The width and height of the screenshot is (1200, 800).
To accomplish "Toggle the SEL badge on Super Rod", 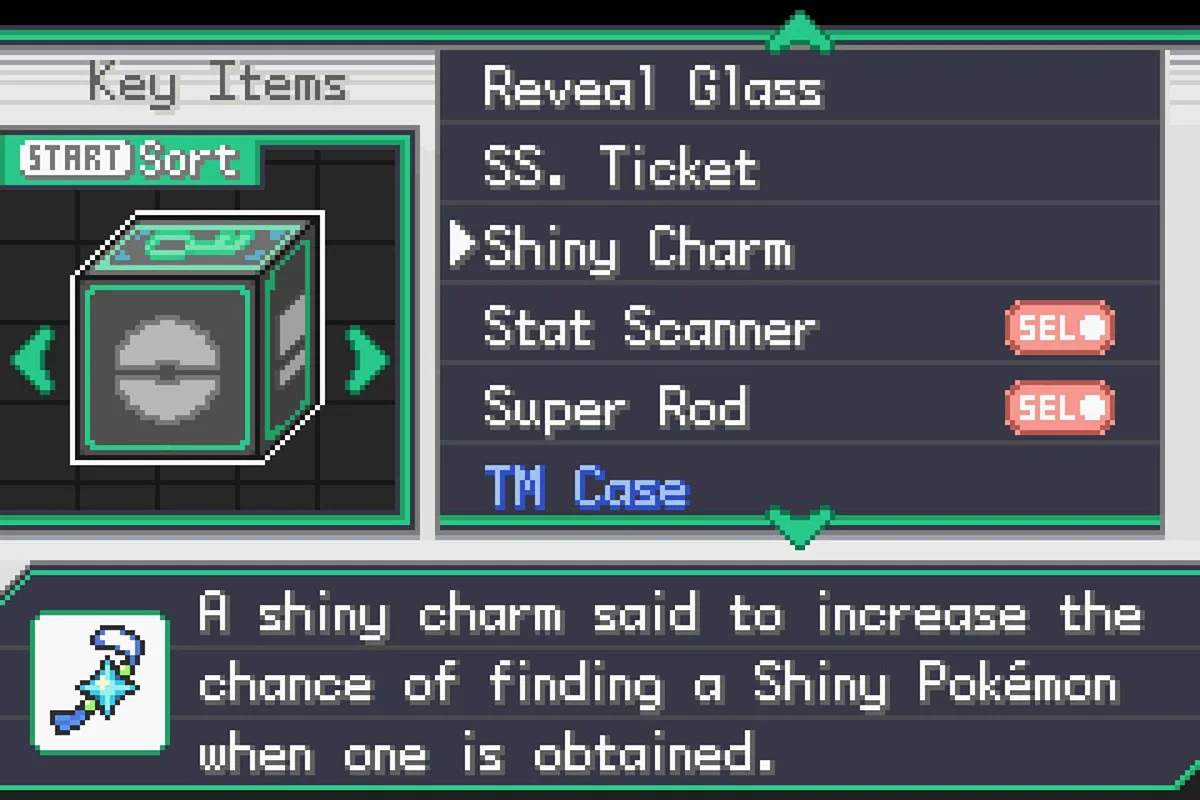I will pyautogui.click(x=1059, y=408).
